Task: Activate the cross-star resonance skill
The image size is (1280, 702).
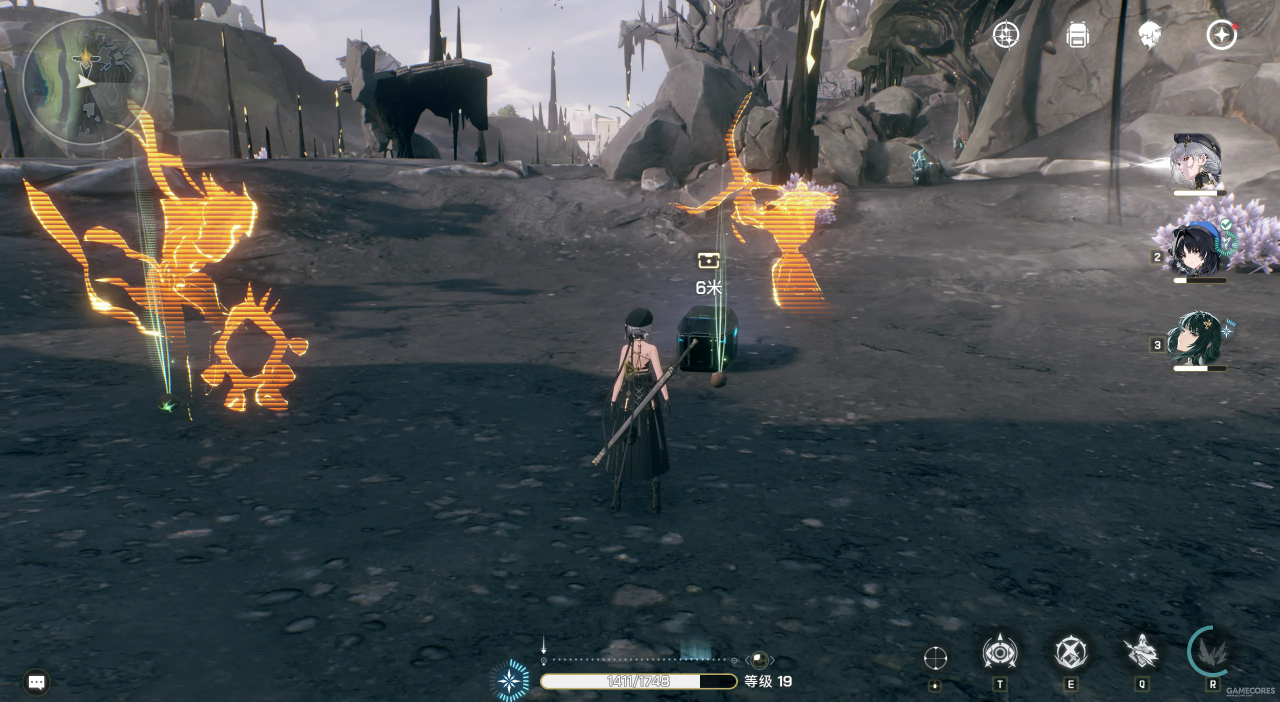Action: point(1071,653)
